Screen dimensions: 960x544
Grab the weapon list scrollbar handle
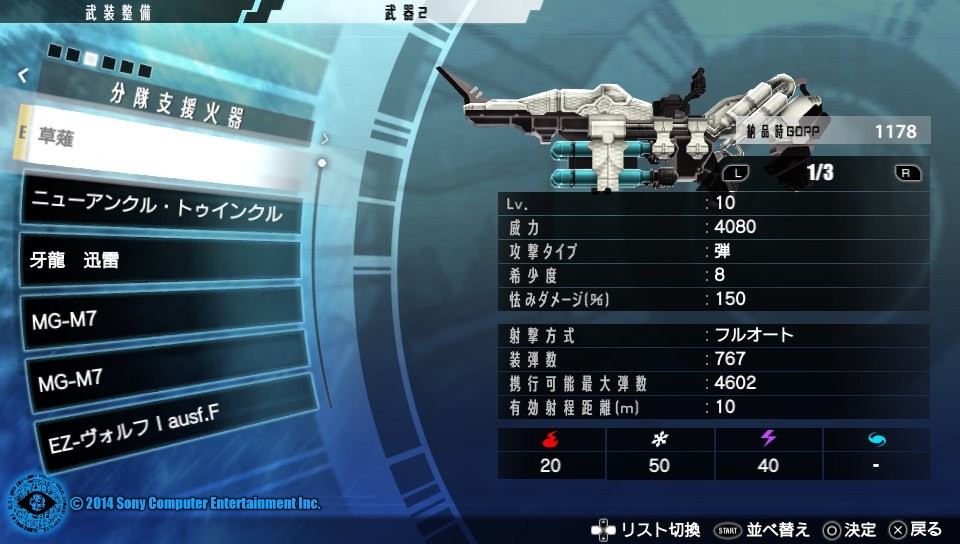click(x=322, y=162)
